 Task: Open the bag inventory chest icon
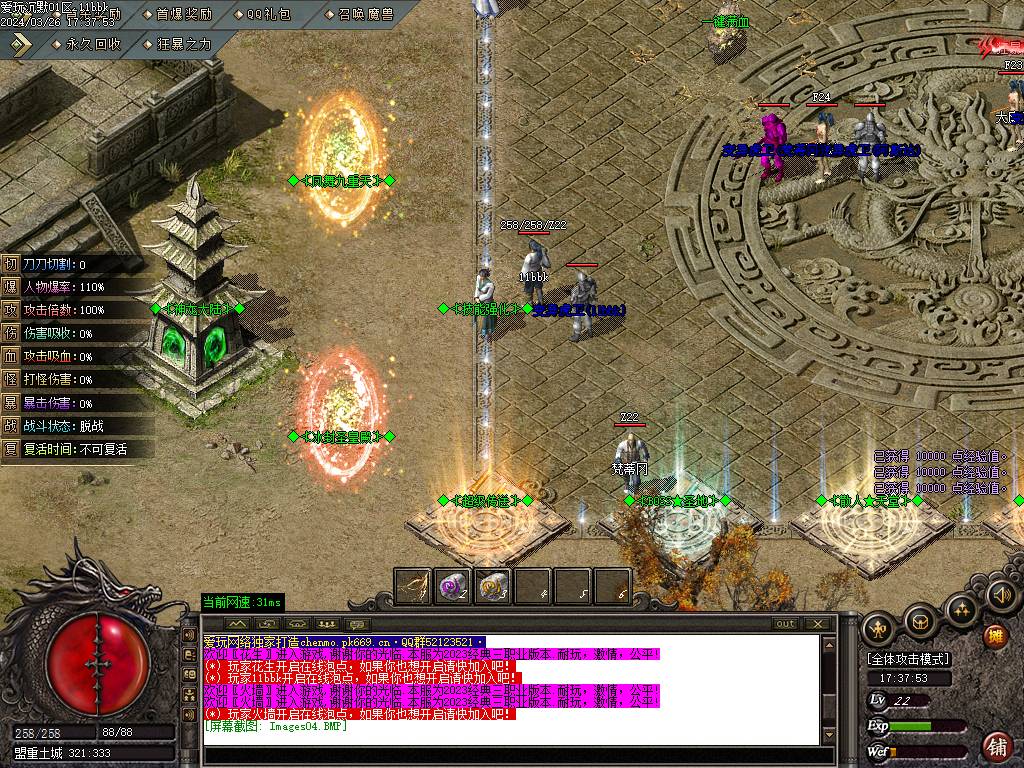tap(920, 621)
